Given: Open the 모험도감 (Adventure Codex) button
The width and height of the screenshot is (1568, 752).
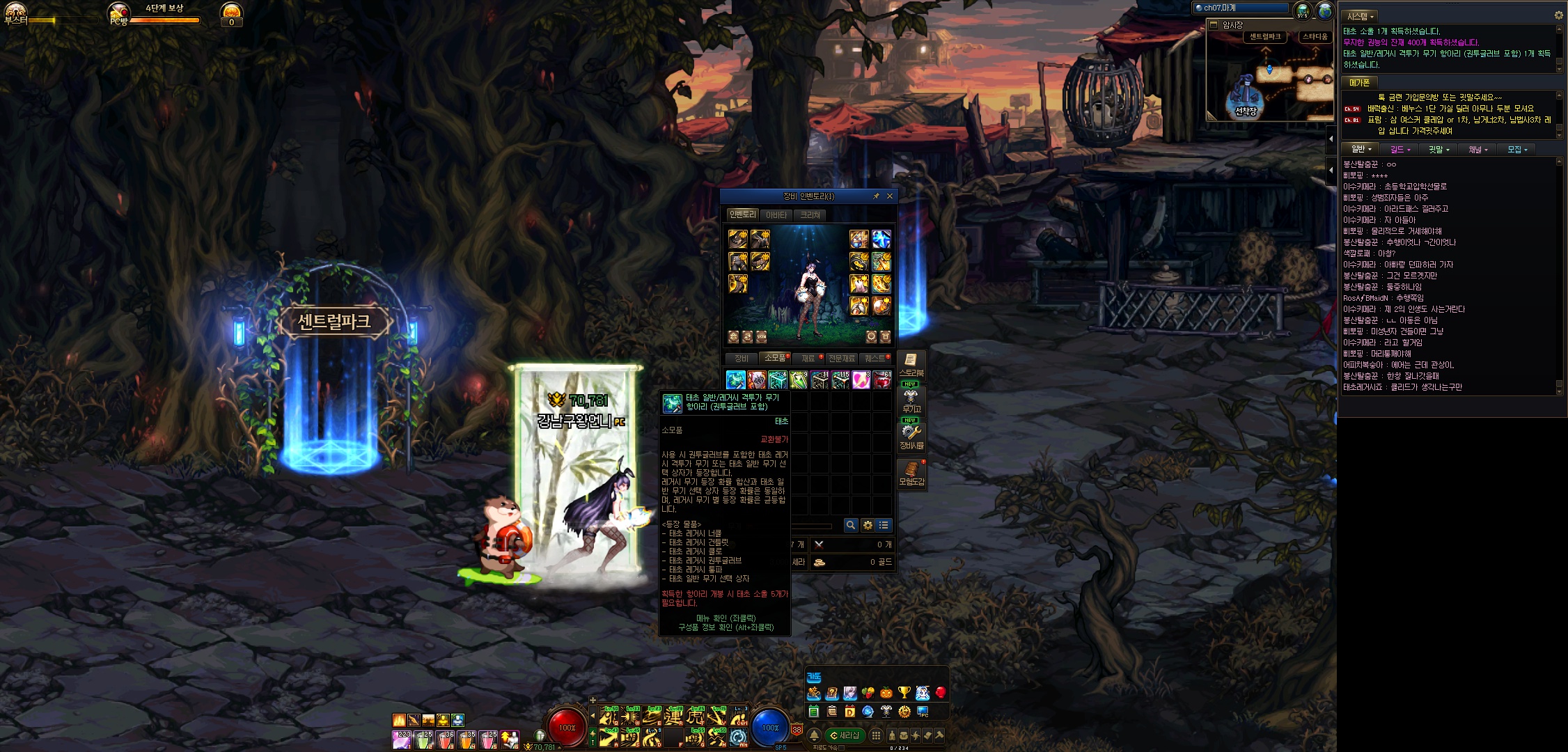Looking at the screenshot, I should pyautogui.click(x=911, y=474).
